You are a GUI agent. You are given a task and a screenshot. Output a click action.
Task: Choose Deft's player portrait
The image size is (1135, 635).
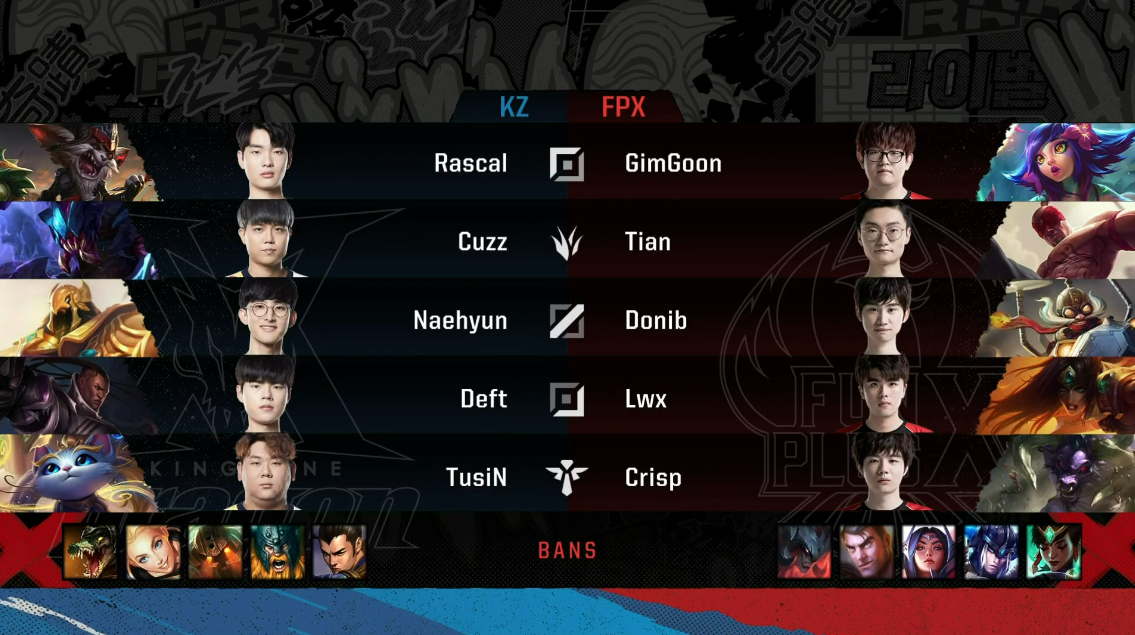pyautogui.click(x=265, y=397)
